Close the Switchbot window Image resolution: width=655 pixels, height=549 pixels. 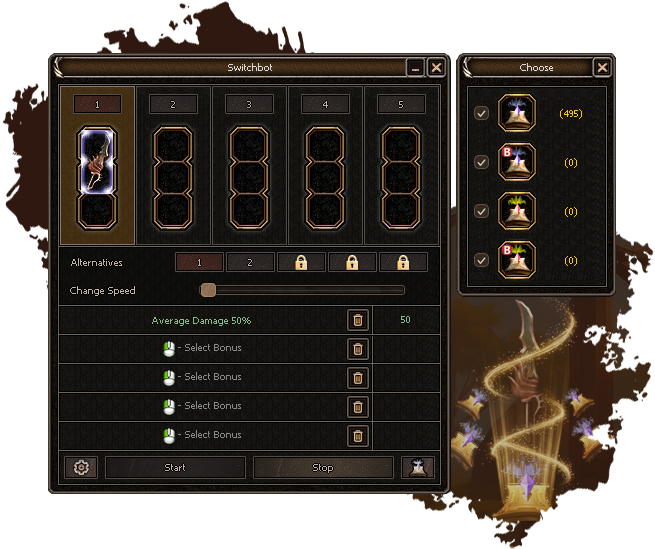pyautogui.click(x=436, y=67)
